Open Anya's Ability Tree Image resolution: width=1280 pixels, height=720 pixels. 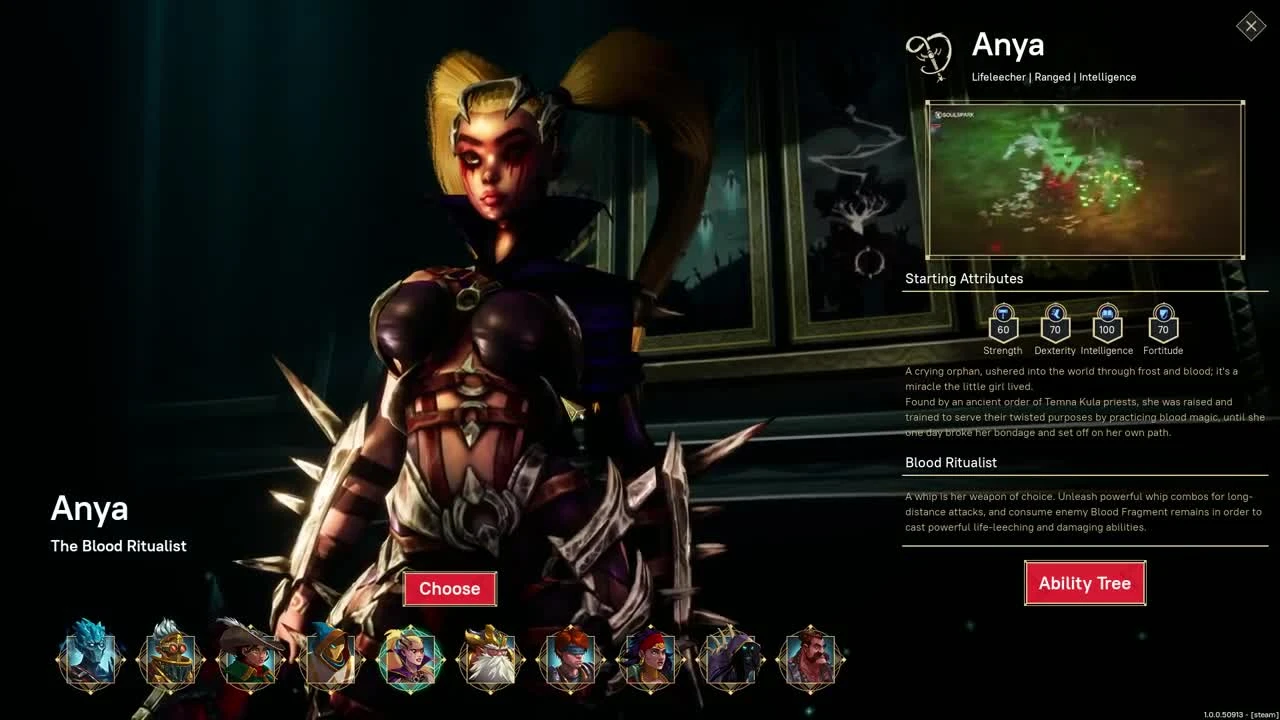pos(1085,583)
